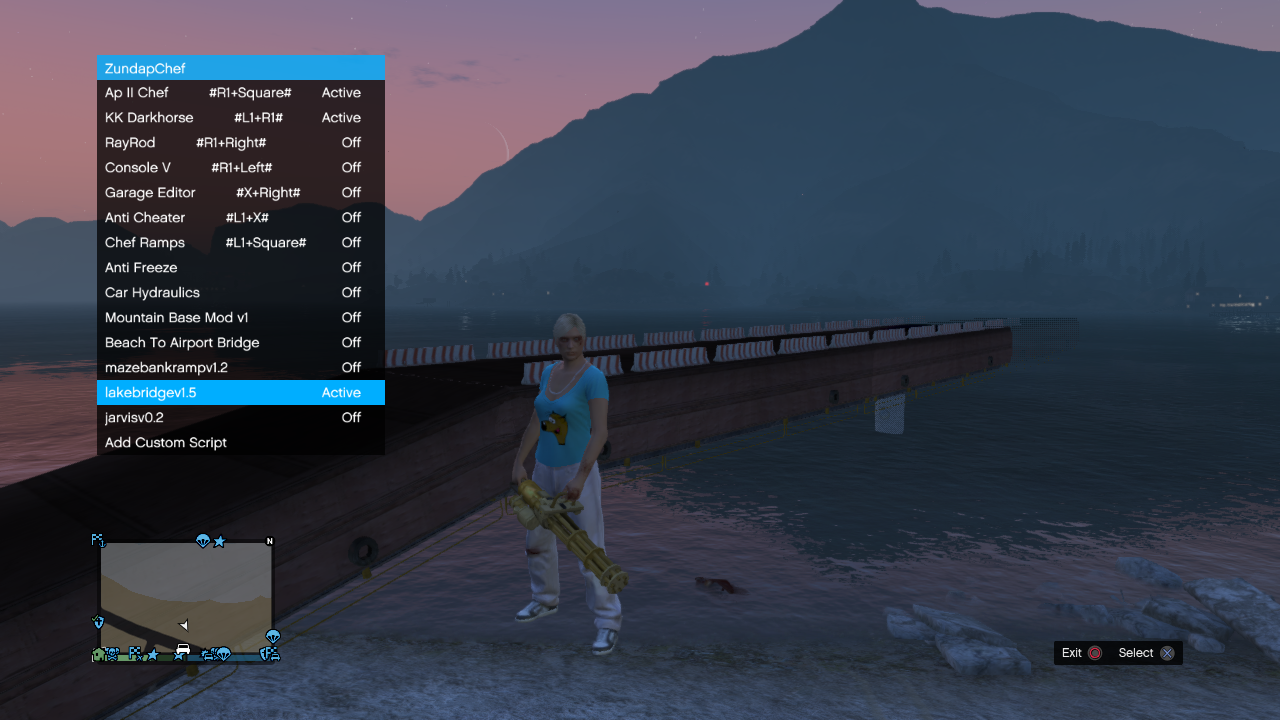Click the N compass indicator on minimap
Viewport: 1280px width, 720px height.
tap(270, 541)
